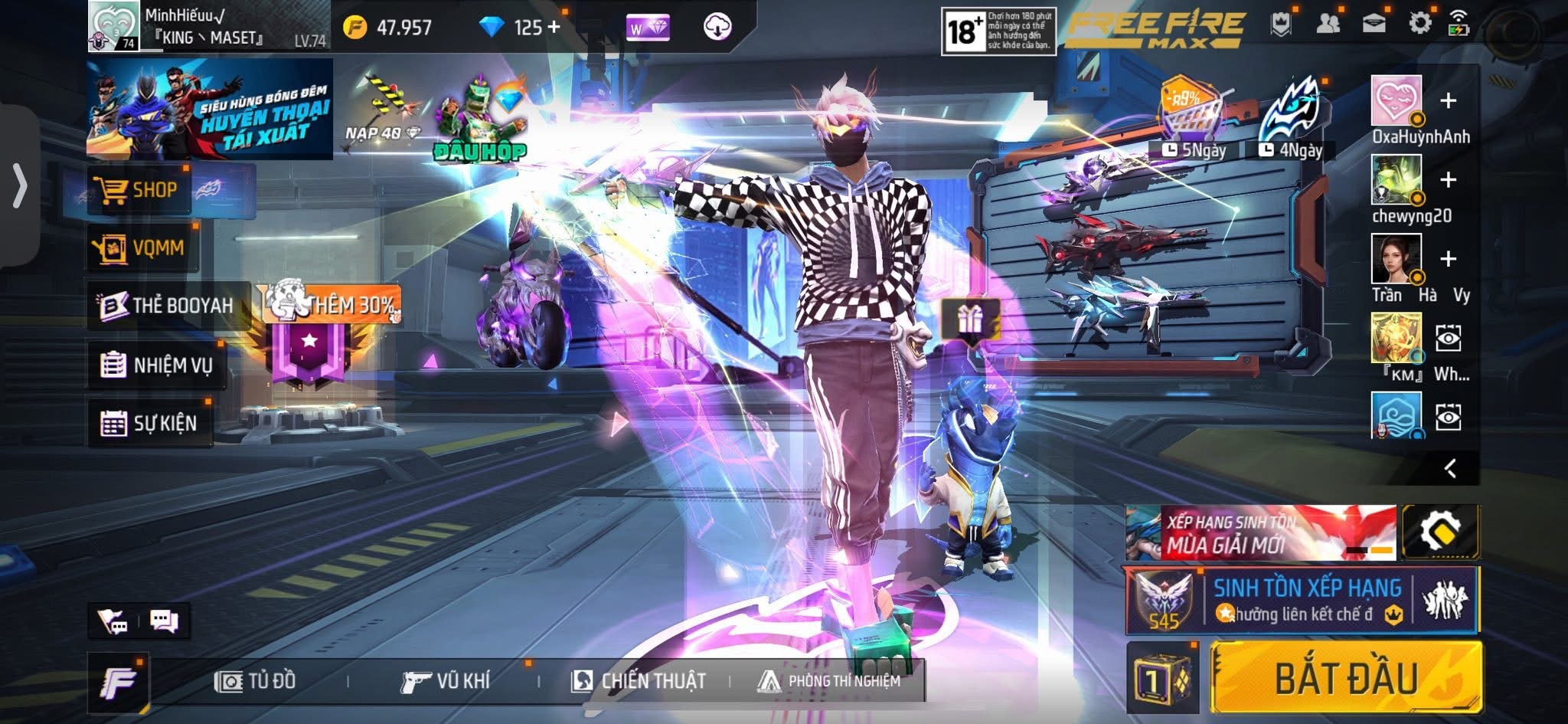Collapse the friends list arrow
This screenshot has height=724, width=1568.
1449,469
